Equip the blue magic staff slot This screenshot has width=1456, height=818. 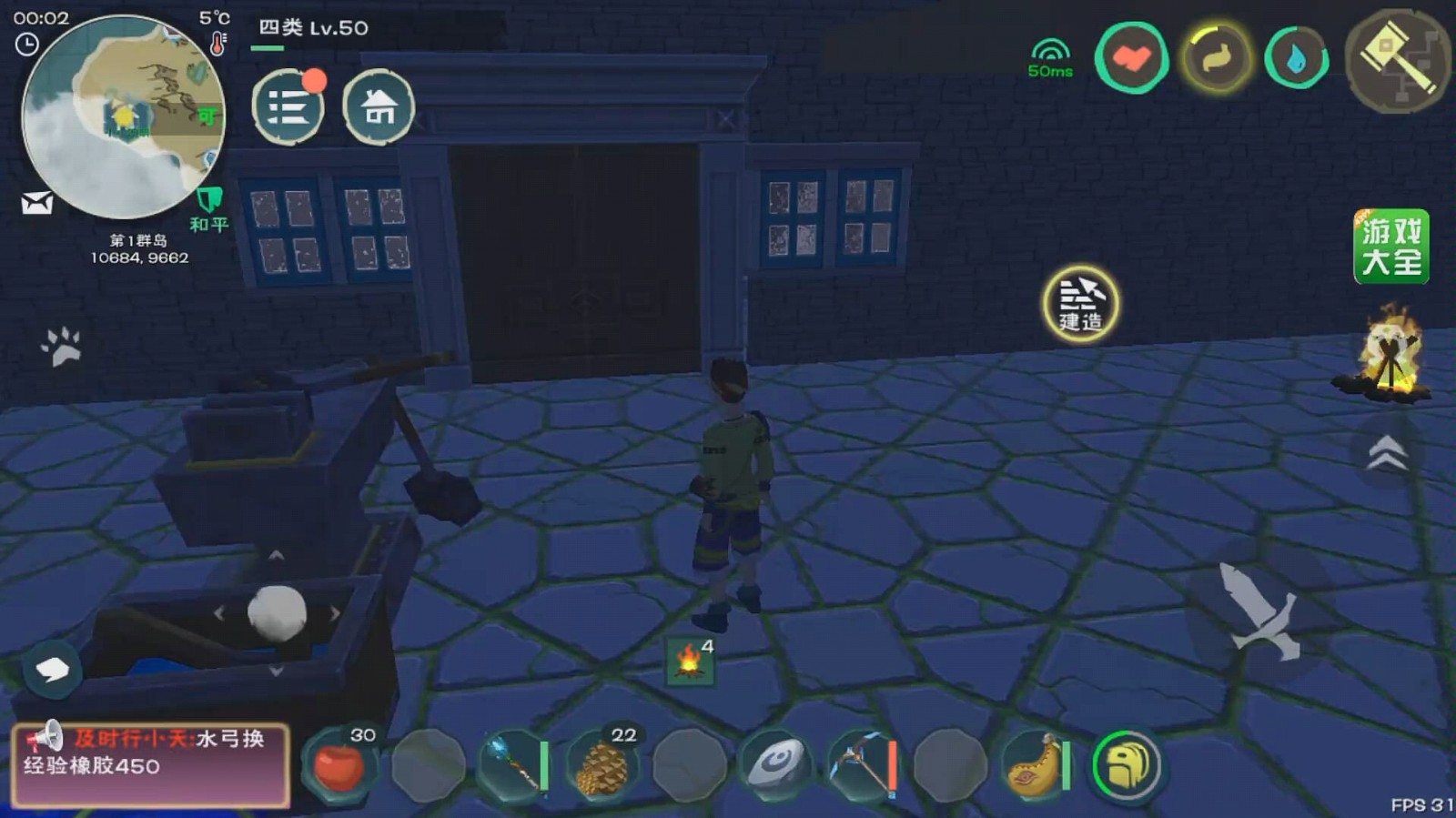(514, 766)
